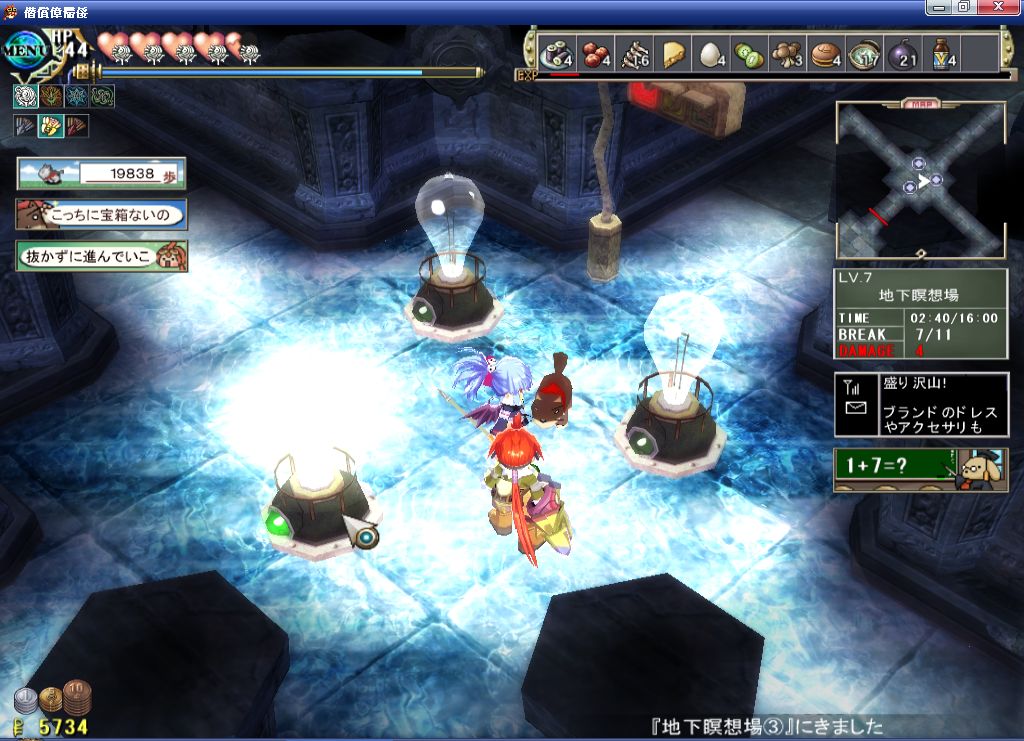Use the red berries item

pos(597,54)
